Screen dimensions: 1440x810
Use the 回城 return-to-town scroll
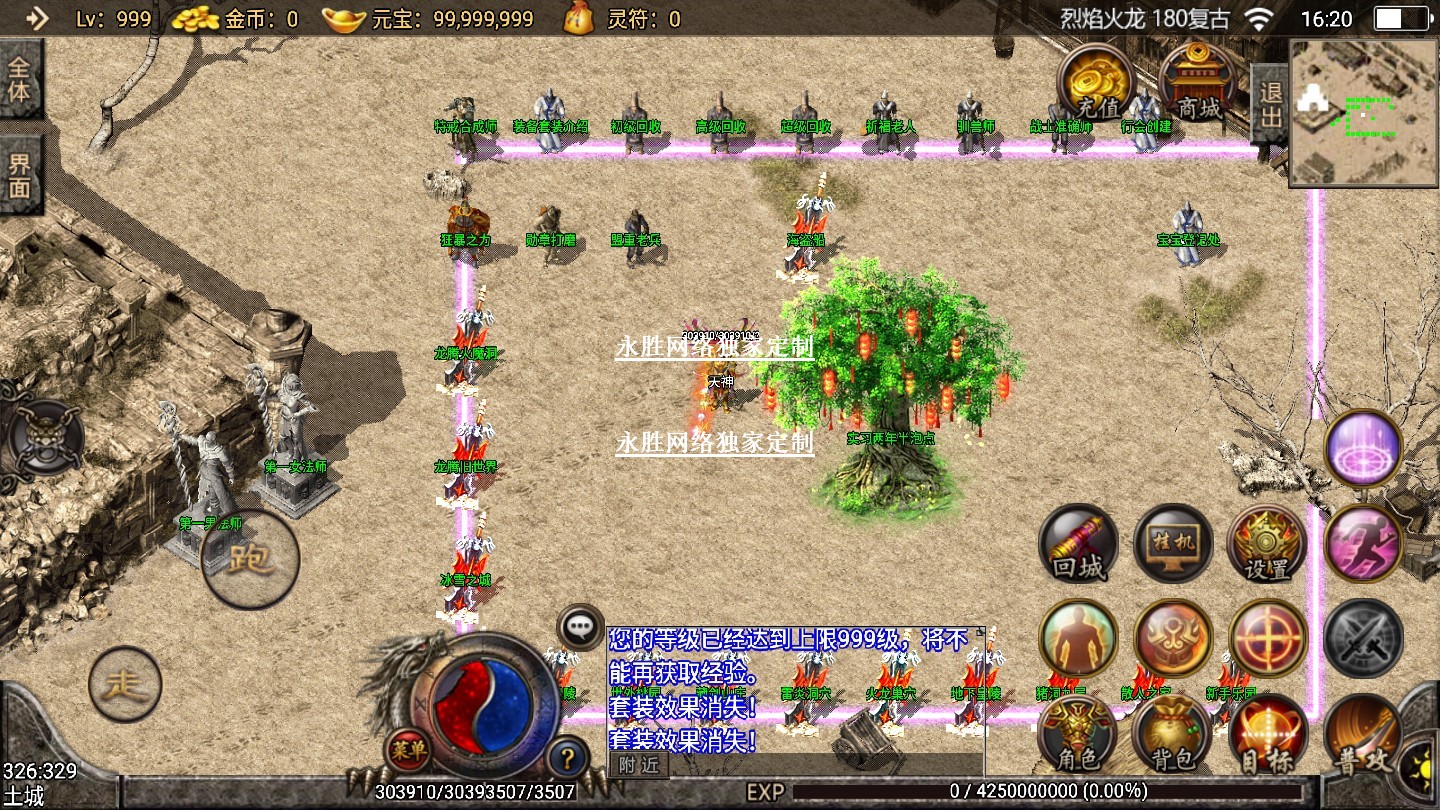(x=1079, y=545)
